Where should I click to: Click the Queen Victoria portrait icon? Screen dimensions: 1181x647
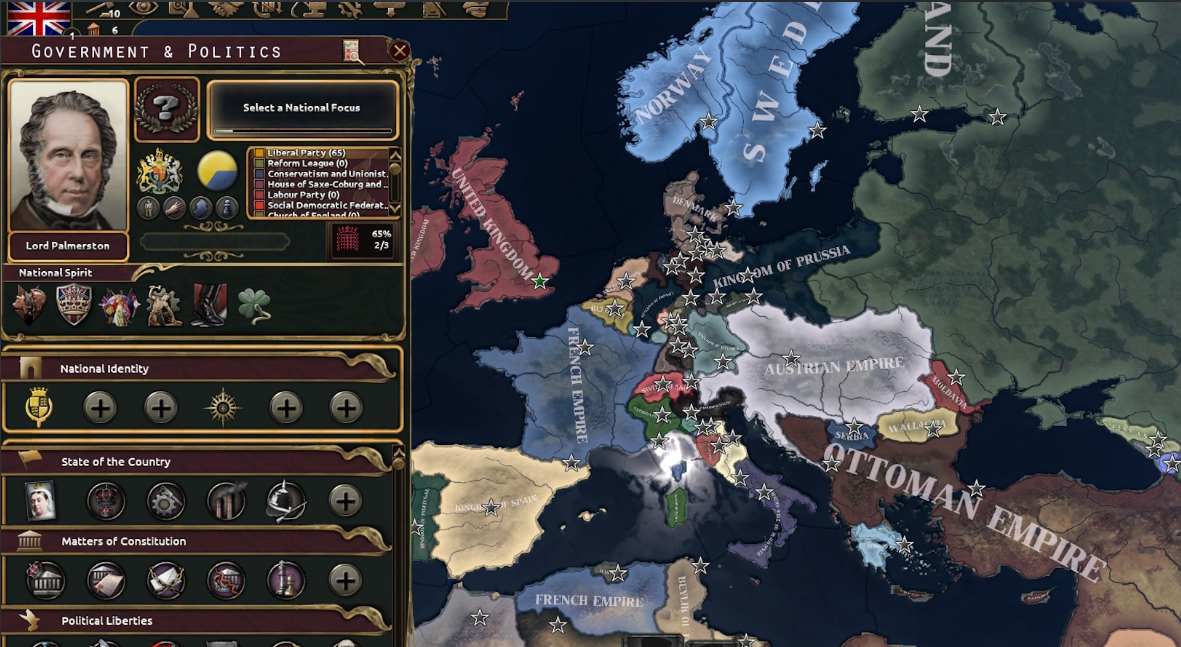pyautogui.click(x=41, y=500)
